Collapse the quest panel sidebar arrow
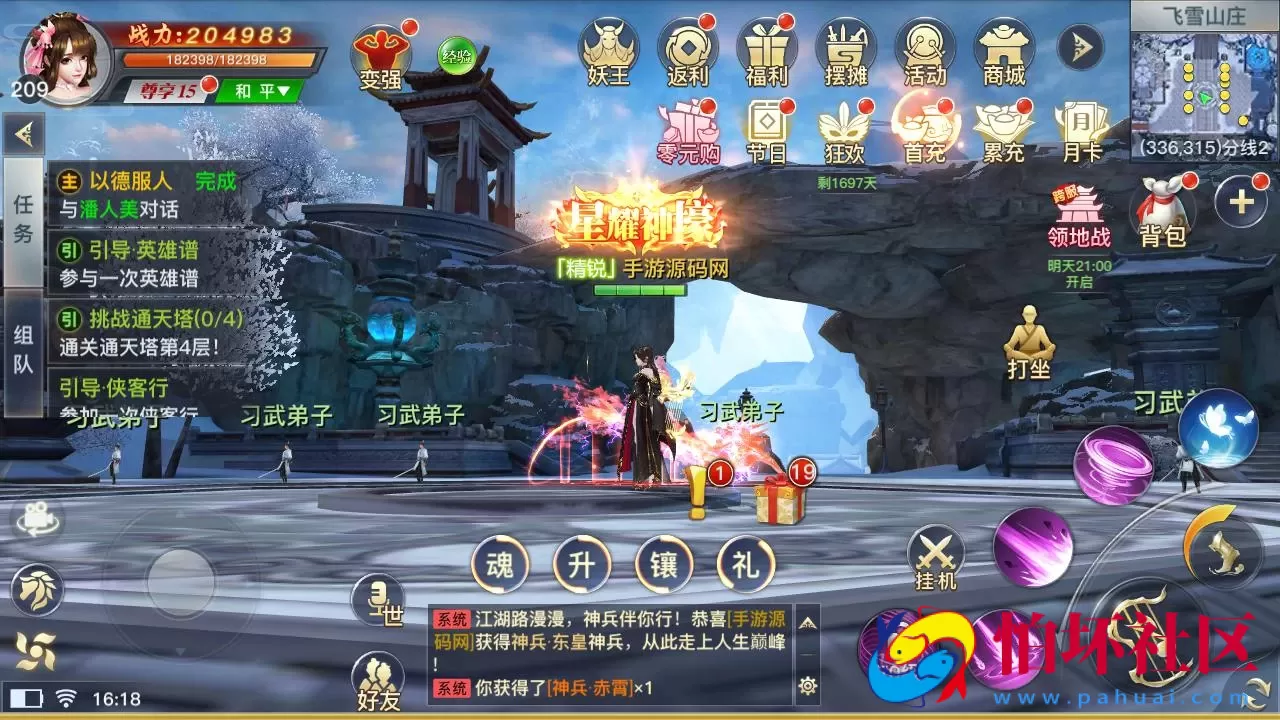Viewport: 1280px width, 720px height. click(24, 133)
